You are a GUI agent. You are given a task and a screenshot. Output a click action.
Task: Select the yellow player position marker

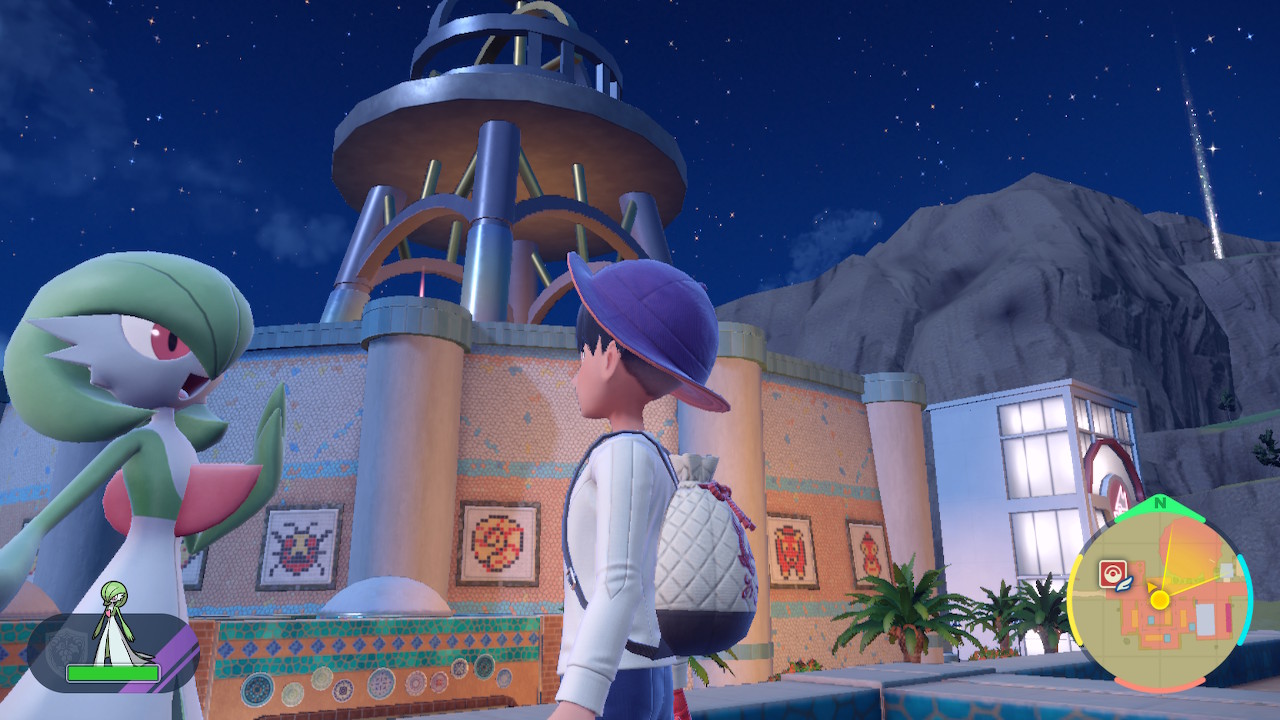click(x=1160, y=600)
